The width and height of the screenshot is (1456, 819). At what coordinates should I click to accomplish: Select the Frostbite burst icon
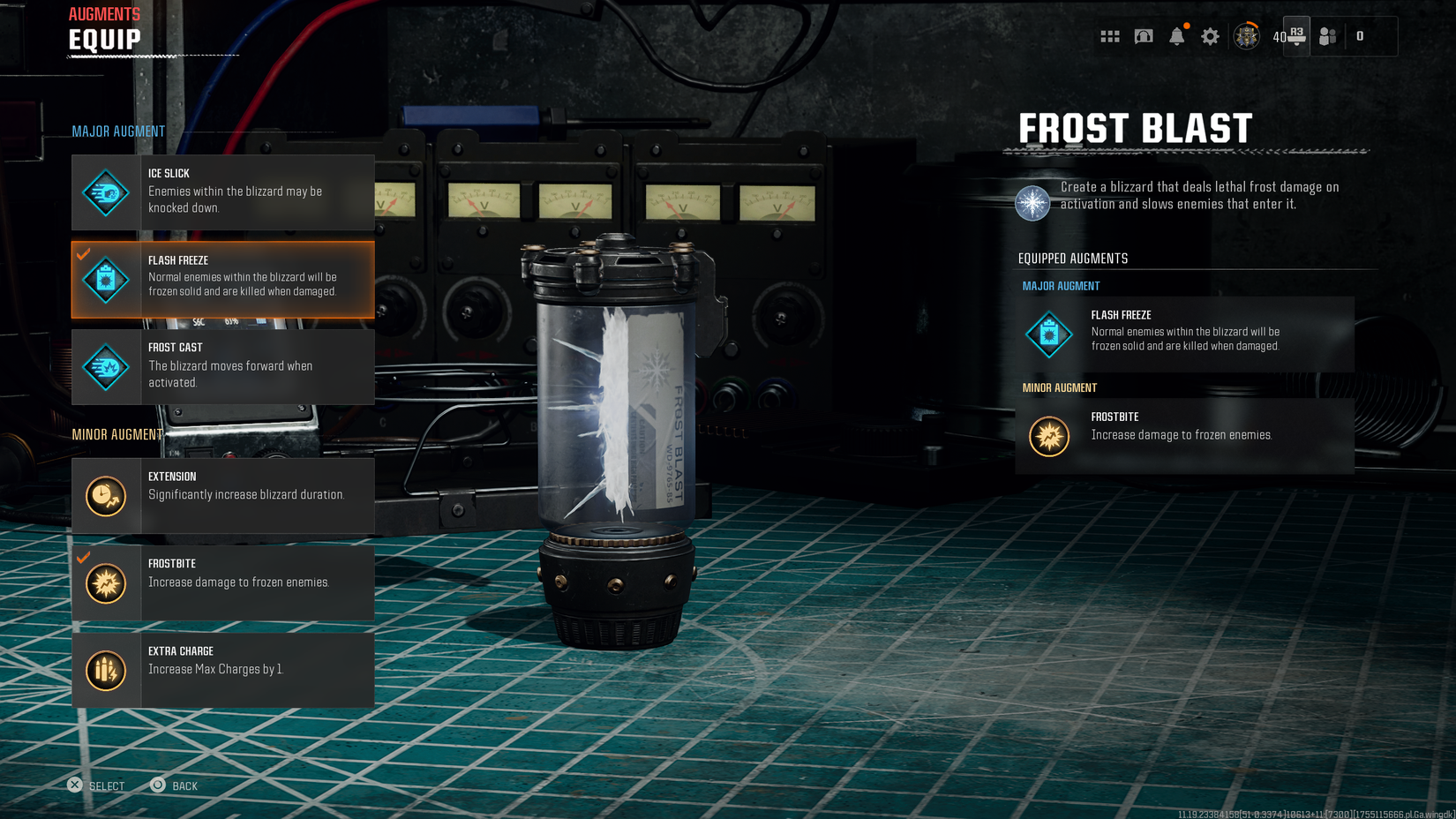(105, 583)
